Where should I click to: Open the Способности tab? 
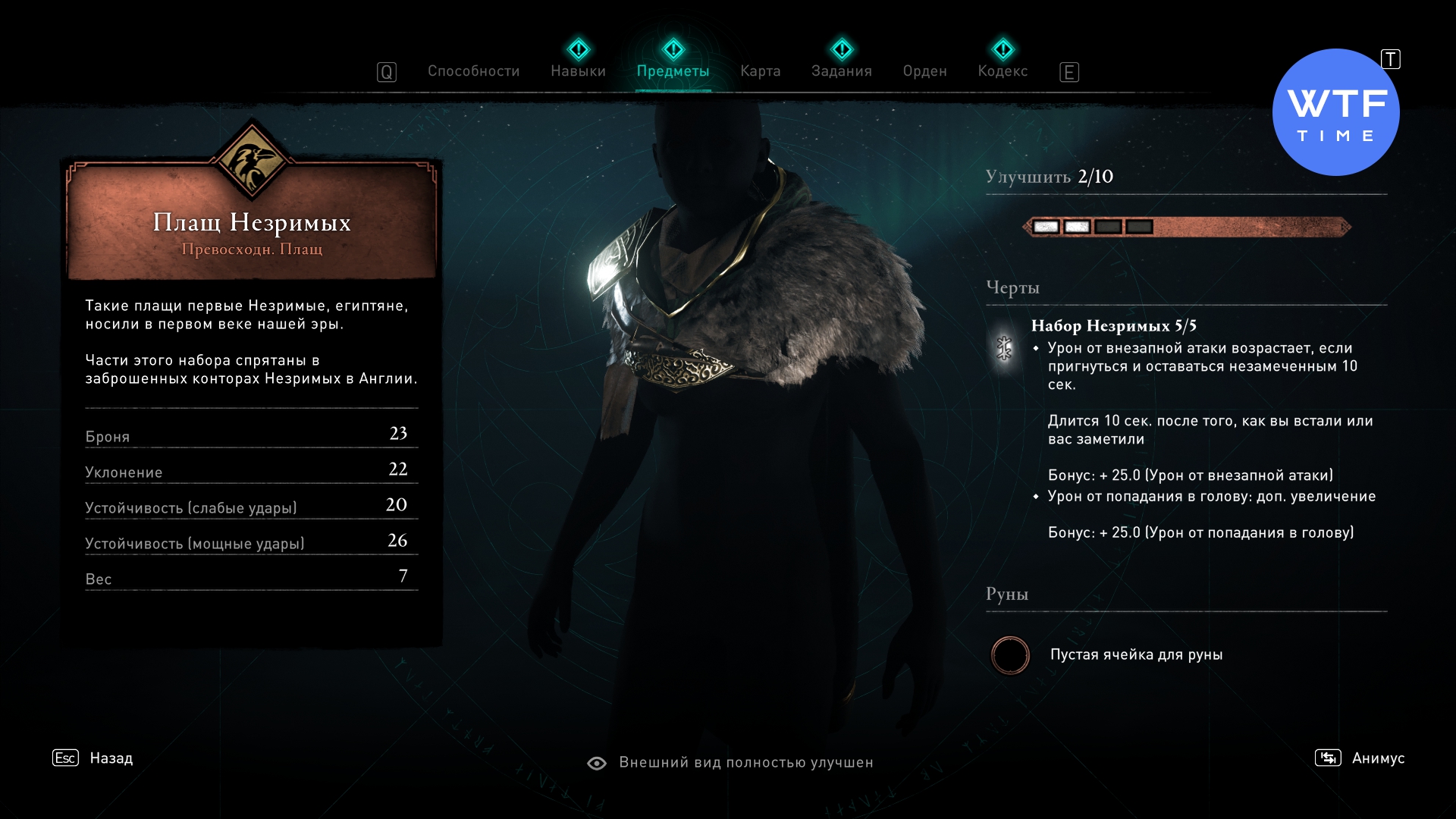(473, 71)
